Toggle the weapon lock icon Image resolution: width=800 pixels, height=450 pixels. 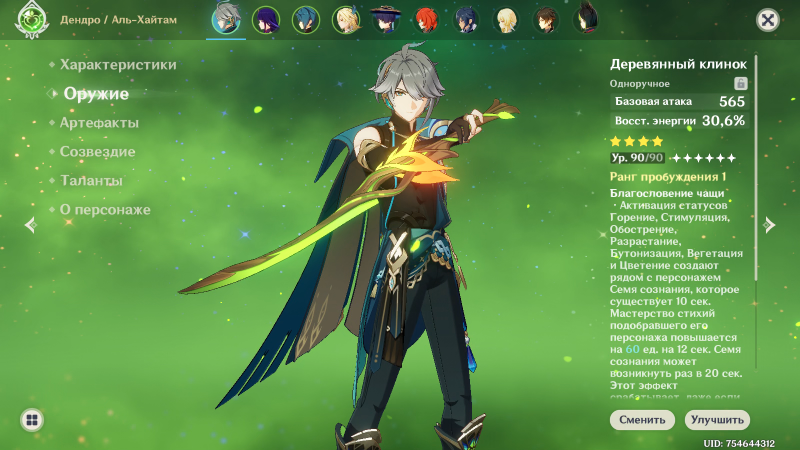[741, 84]
